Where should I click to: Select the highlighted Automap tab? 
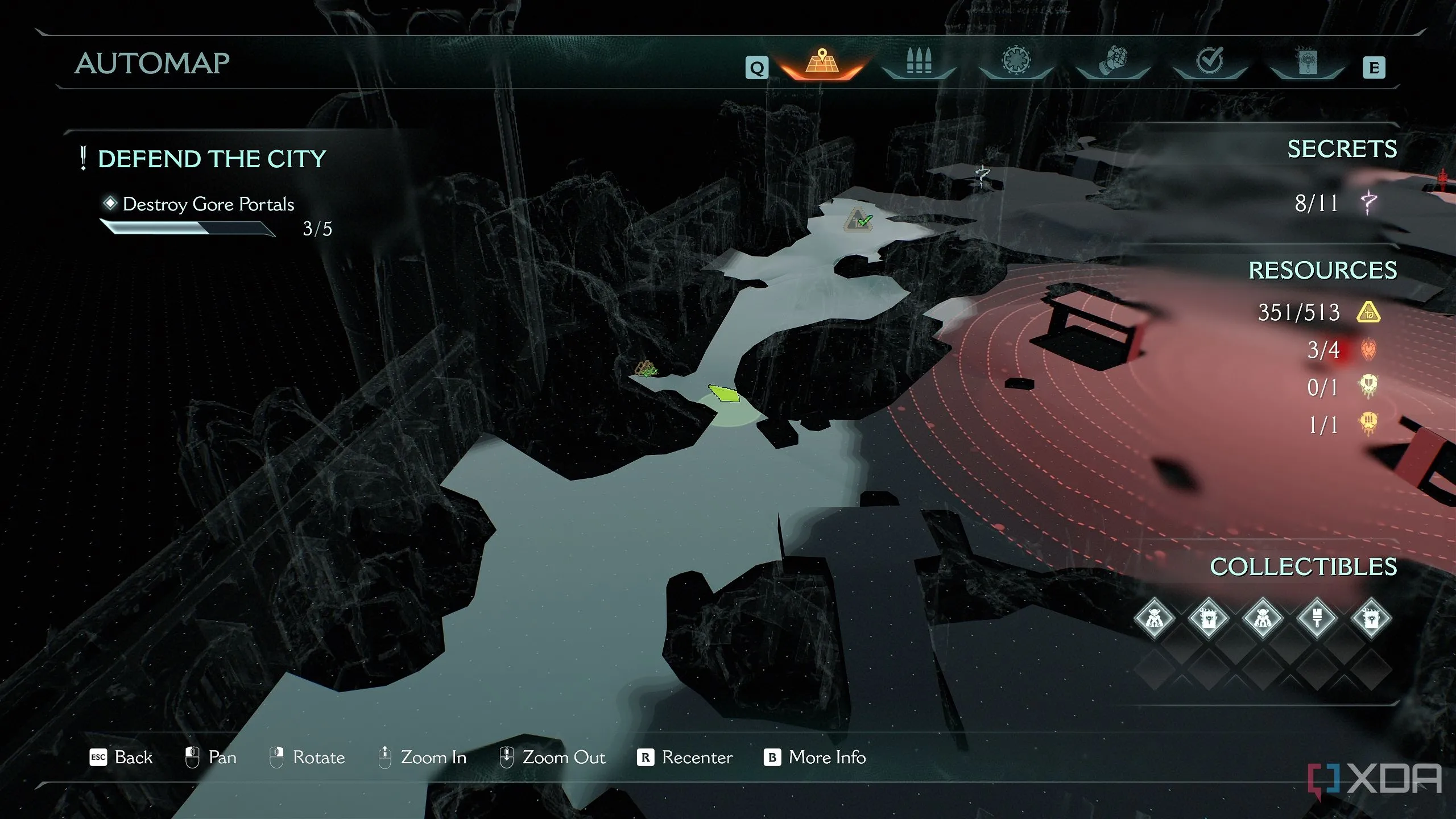[822, 63]
